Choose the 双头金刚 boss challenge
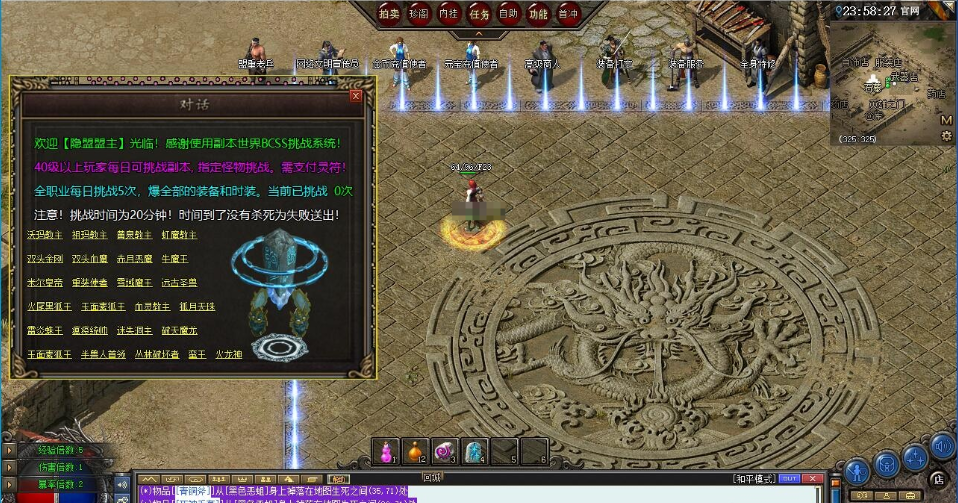 [x=43, y=259]
